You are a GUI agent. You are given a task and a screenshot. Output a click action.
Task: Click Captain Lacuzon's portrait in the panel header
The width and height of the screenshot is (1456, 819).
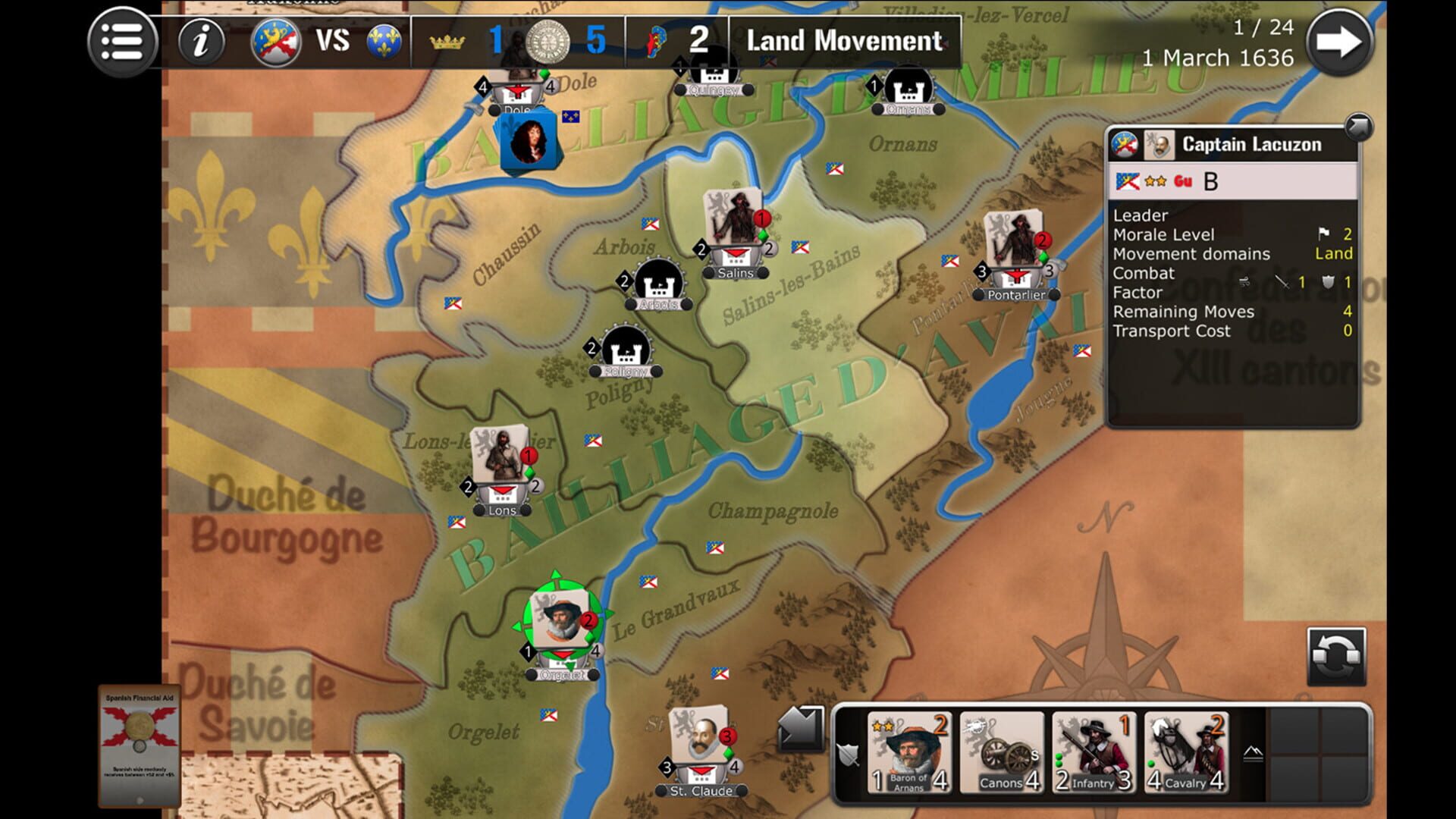(x=1158, y=145)
